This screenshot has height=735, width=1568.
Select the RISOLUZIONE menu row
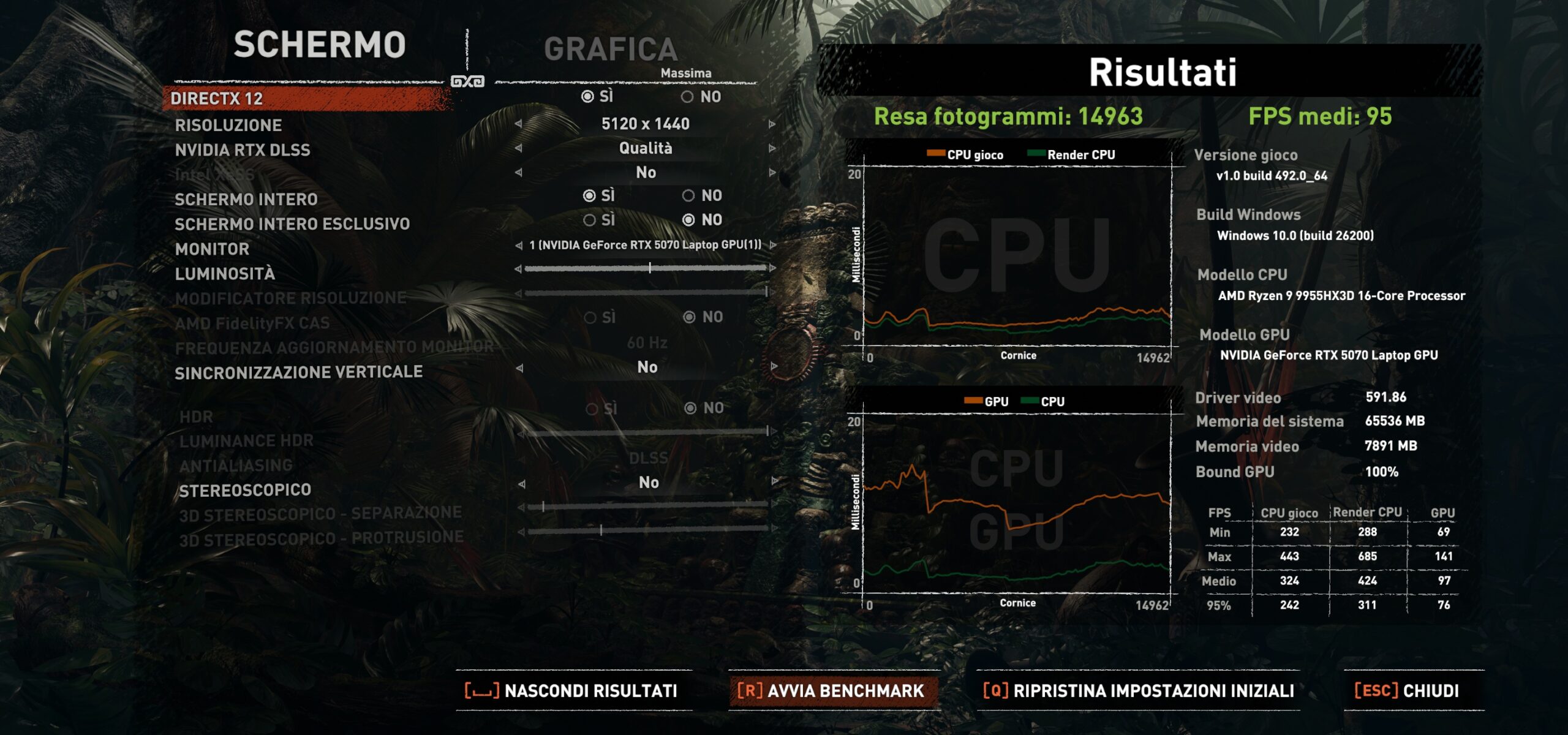228,126
